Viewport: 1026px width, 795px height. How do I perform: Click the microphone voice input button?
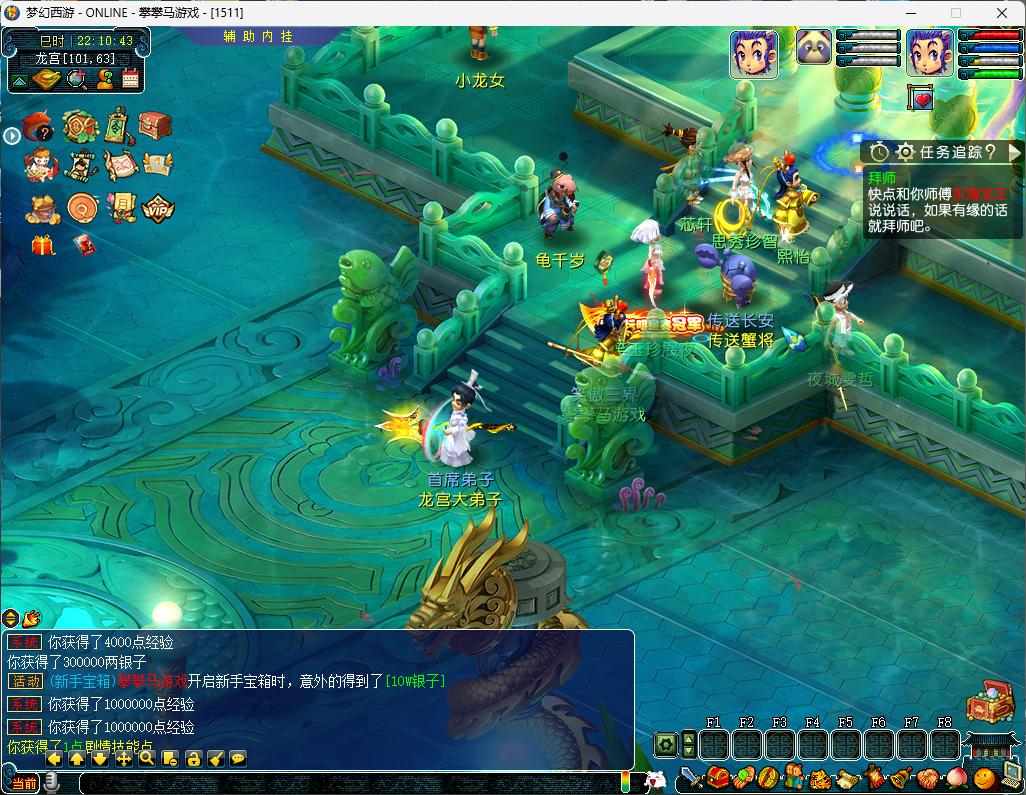[x=51, y=782]
